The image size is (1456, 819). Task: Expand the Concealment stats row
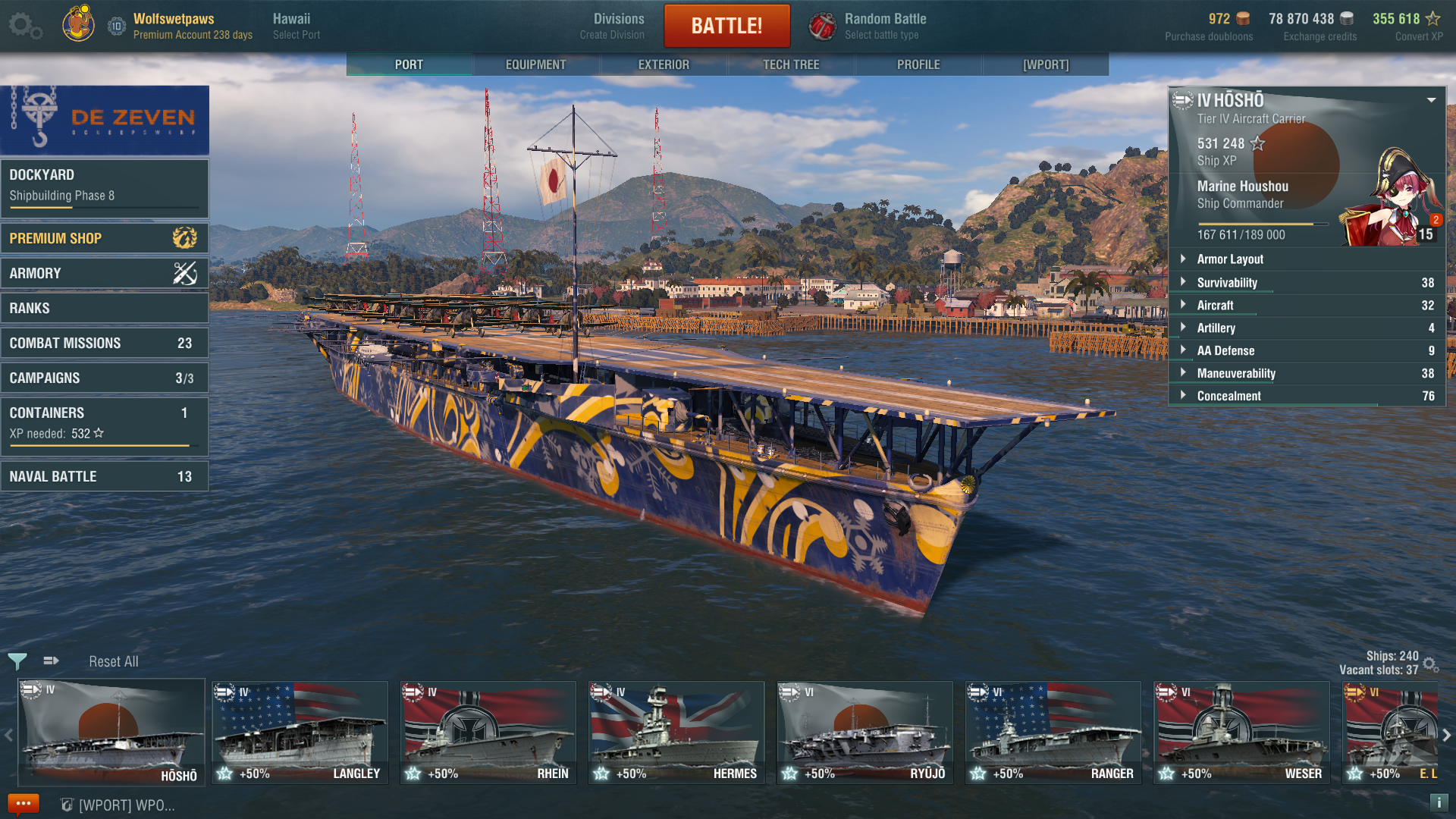click(x=1307, y=396)
